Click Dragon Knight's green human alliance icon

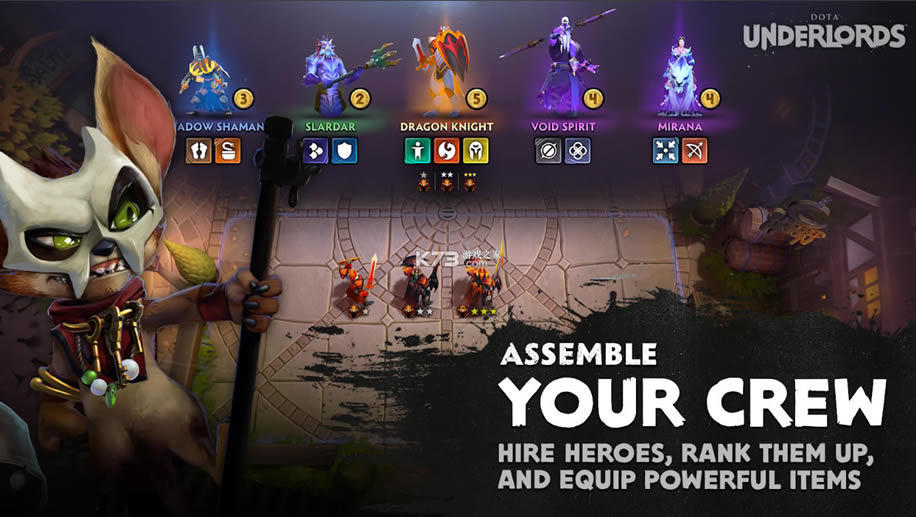pos(418,151)
